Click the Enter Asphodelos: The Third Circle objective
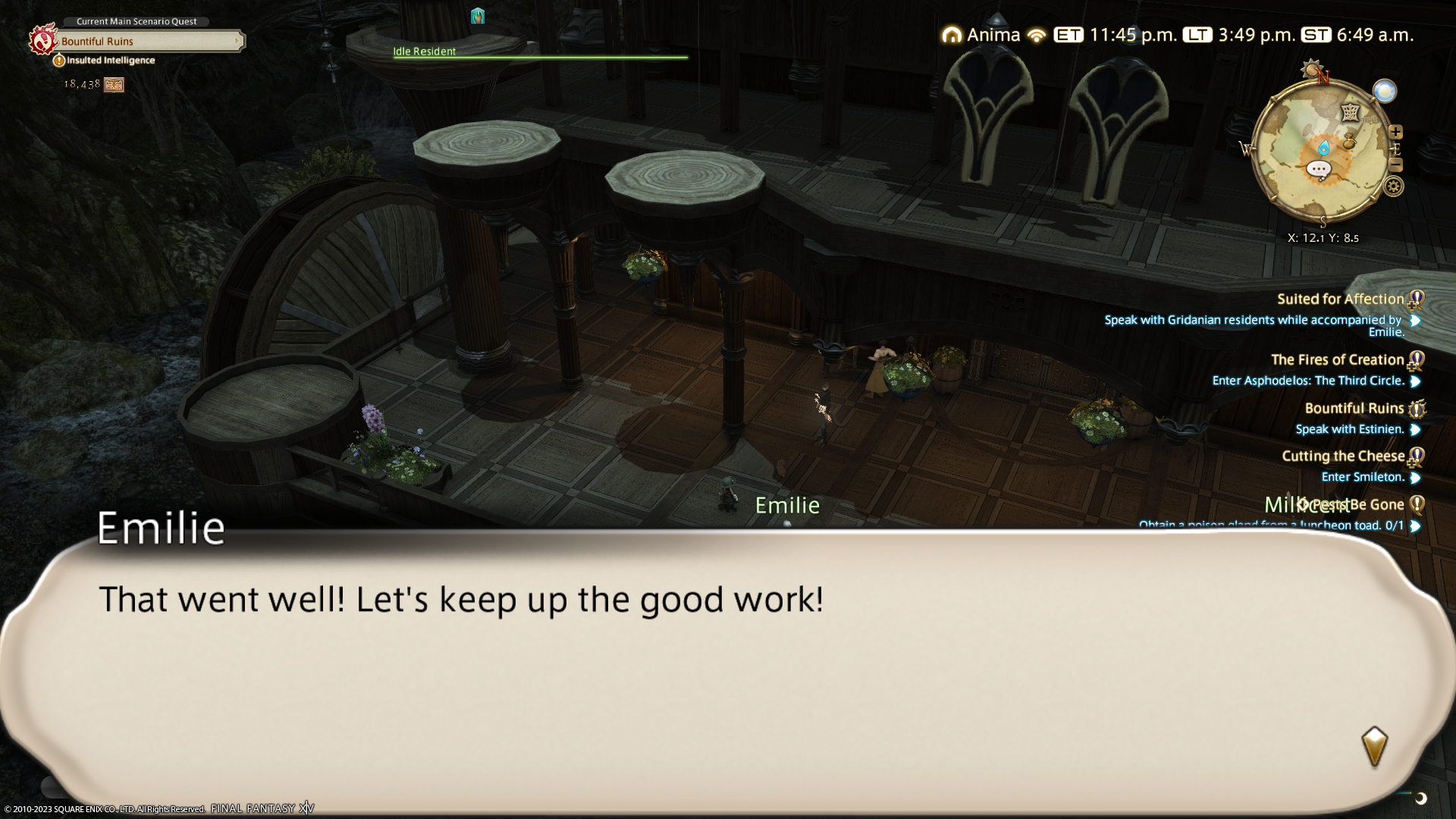This screenshot has width=1456, height=819. pos(1307,381)
